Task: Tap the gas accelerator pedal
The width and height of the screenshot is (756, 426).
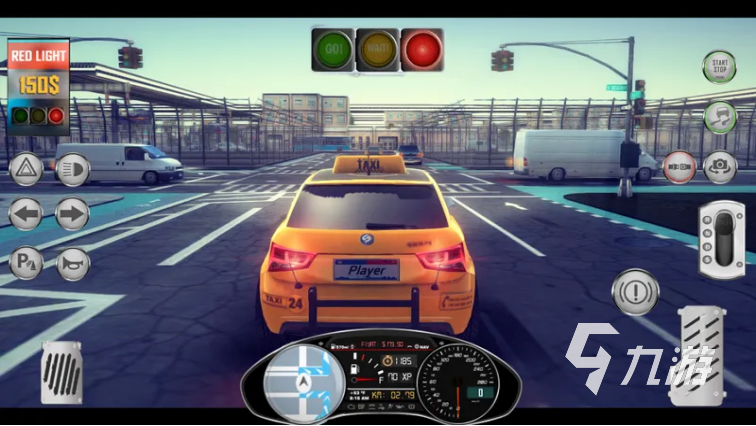Action: pyautogui.click(x=697, y=354)
